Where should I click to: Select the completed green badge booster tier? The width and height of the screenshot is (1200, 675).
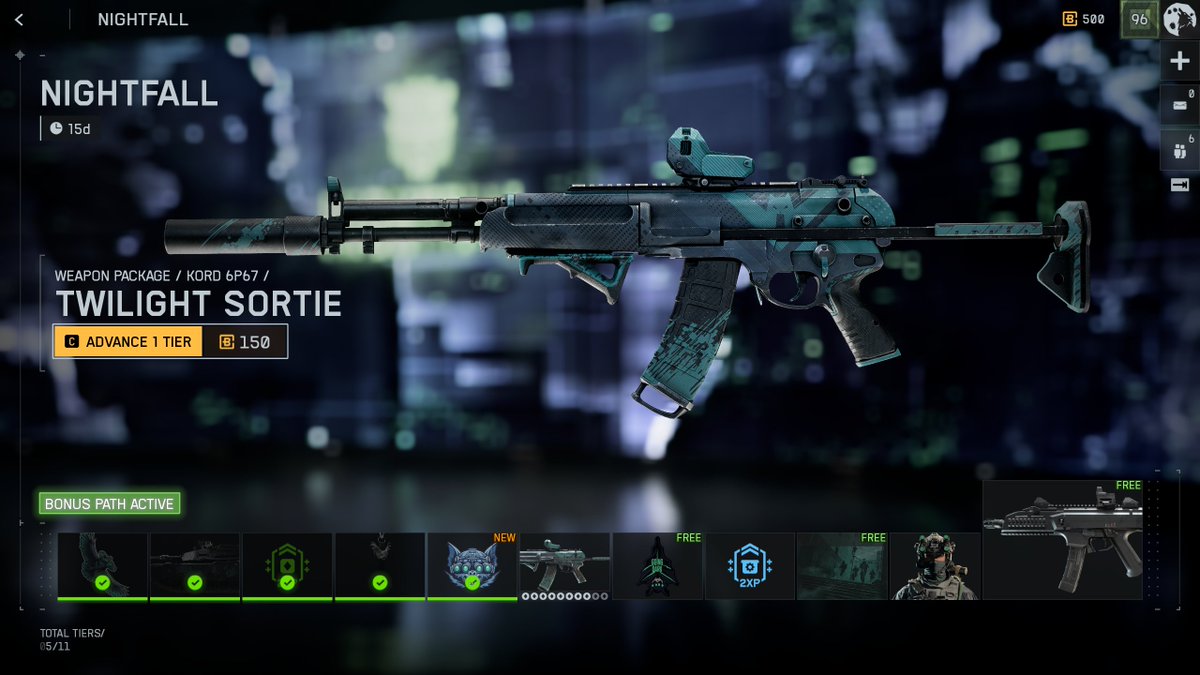click(x=287, y=566)
